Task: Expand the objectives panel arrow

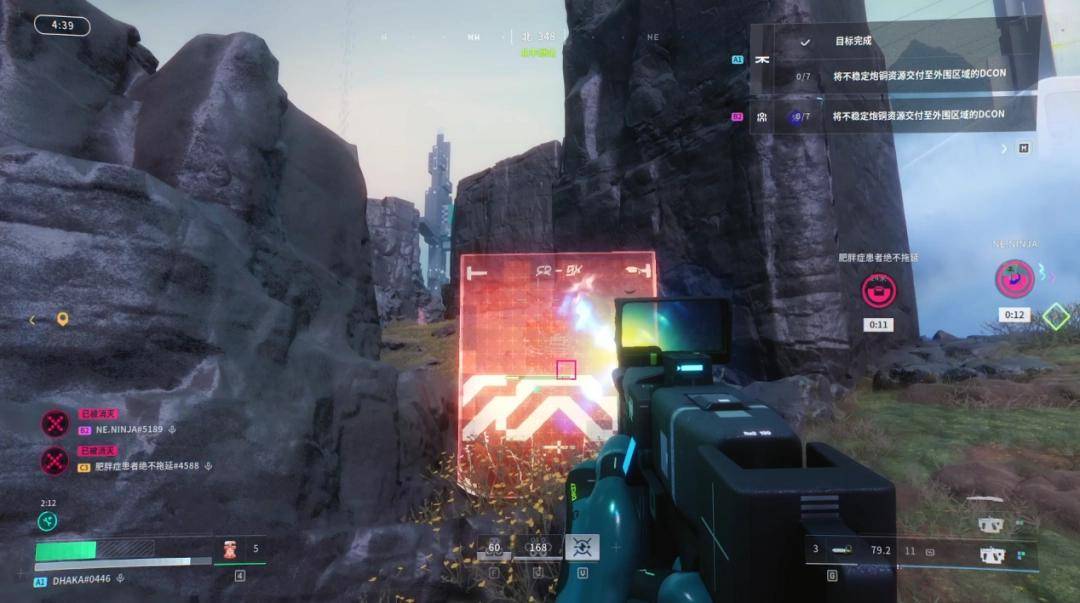Action: (x=1005, y=148)
